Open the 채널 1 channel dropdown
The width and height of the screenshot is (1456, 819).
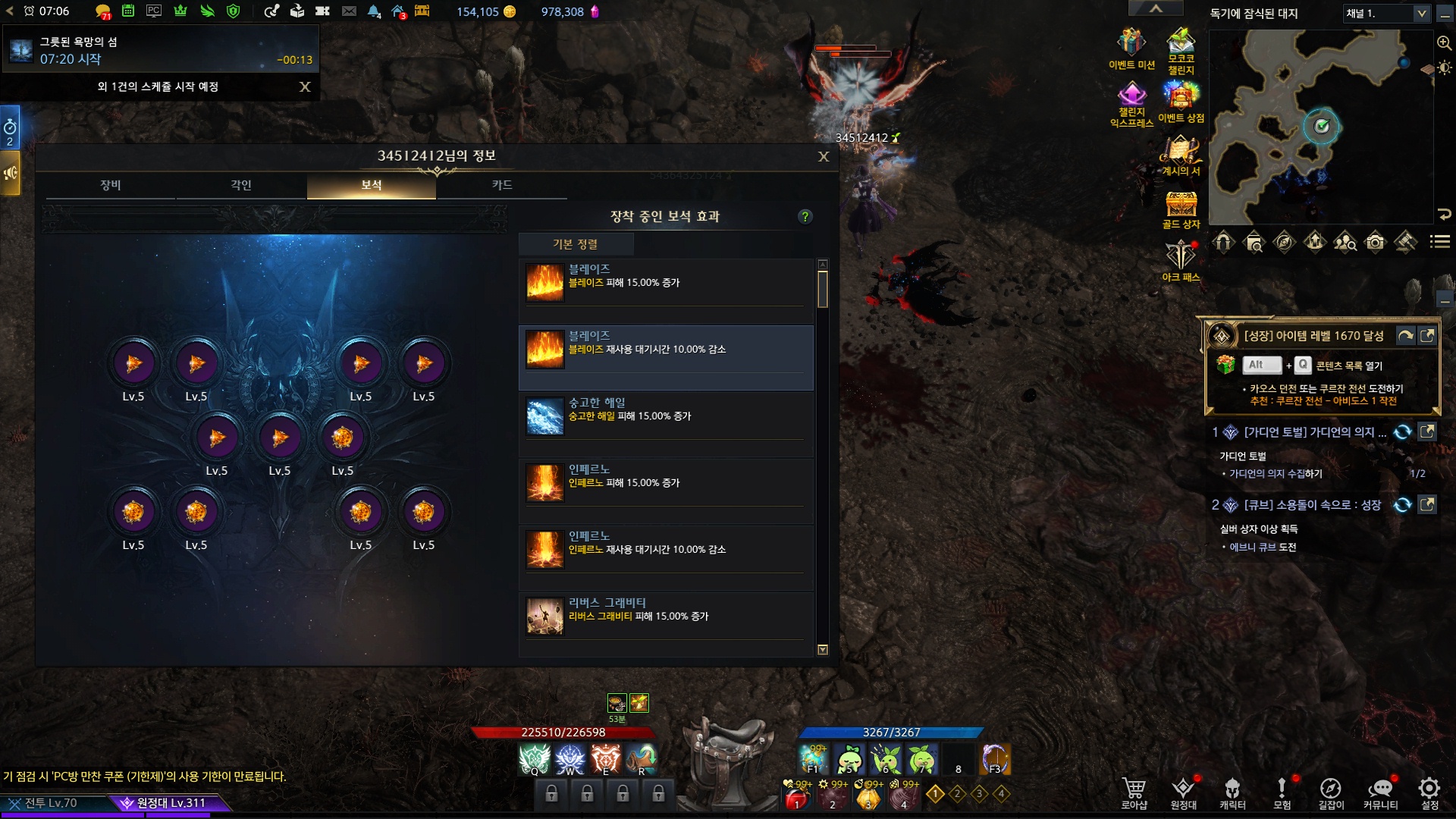tap(1388, 14)
